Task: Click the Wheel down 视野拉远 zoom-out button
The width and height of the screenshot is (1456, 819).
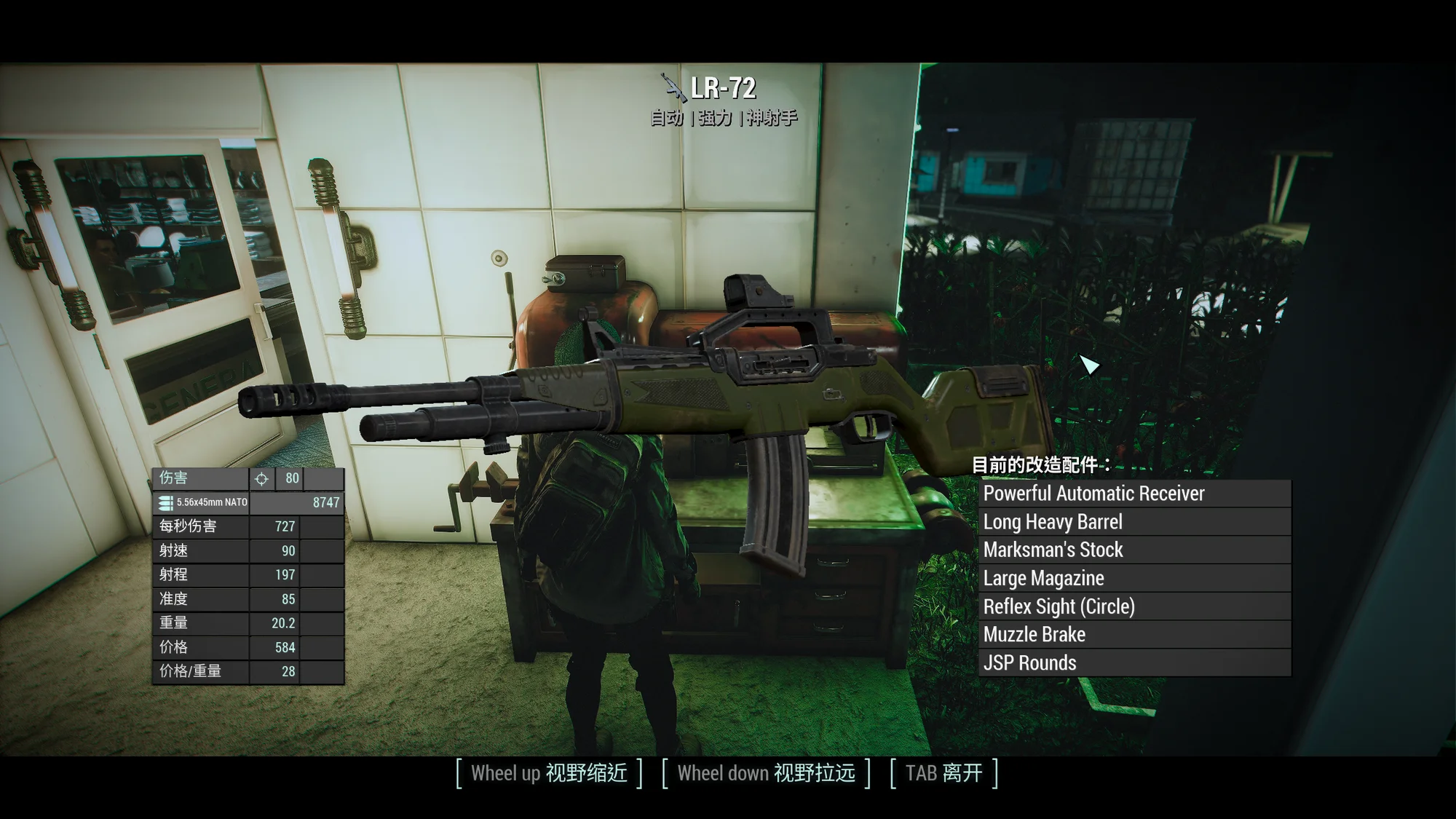Action: point(766,773)
